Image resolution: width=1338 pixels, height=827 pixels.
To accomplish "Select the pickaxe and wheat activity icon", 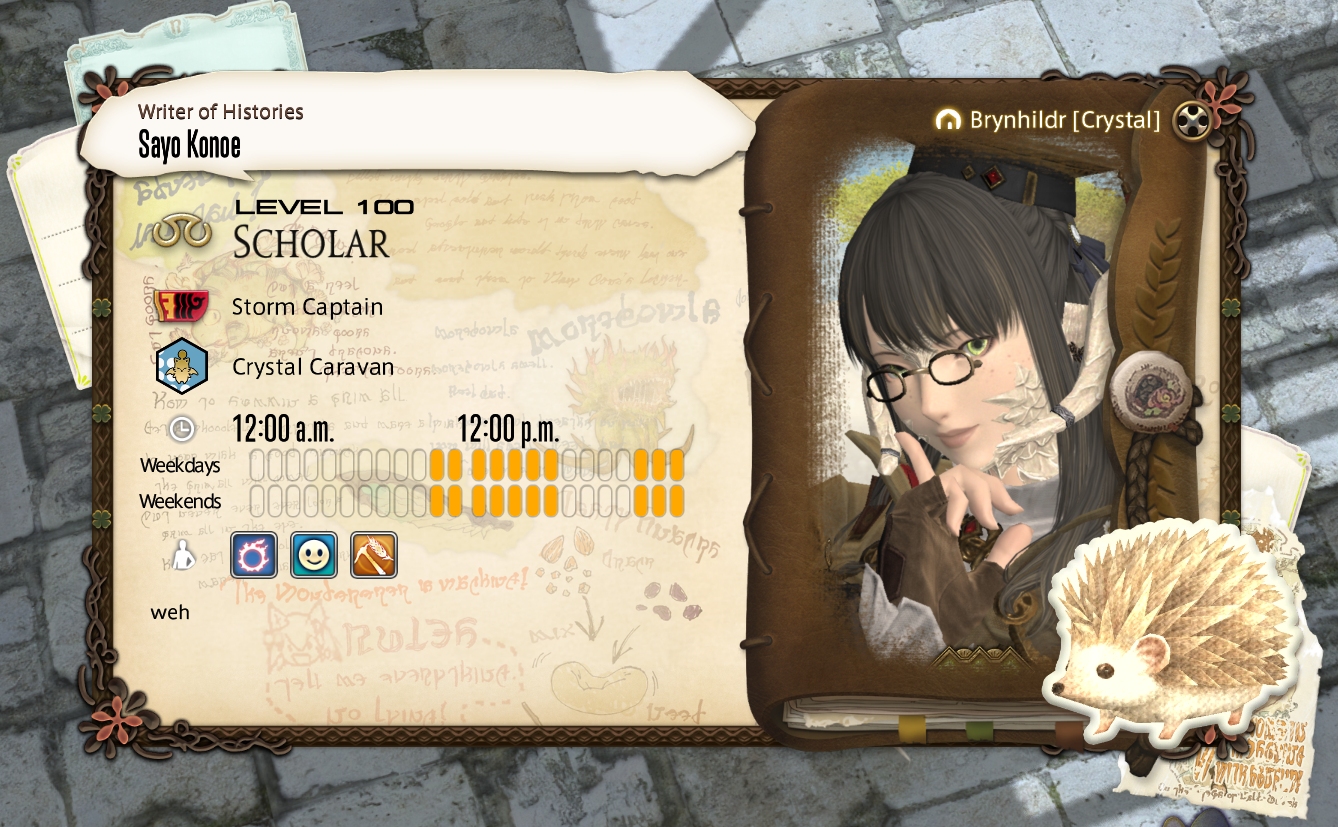I will click(x=374, y=555).
